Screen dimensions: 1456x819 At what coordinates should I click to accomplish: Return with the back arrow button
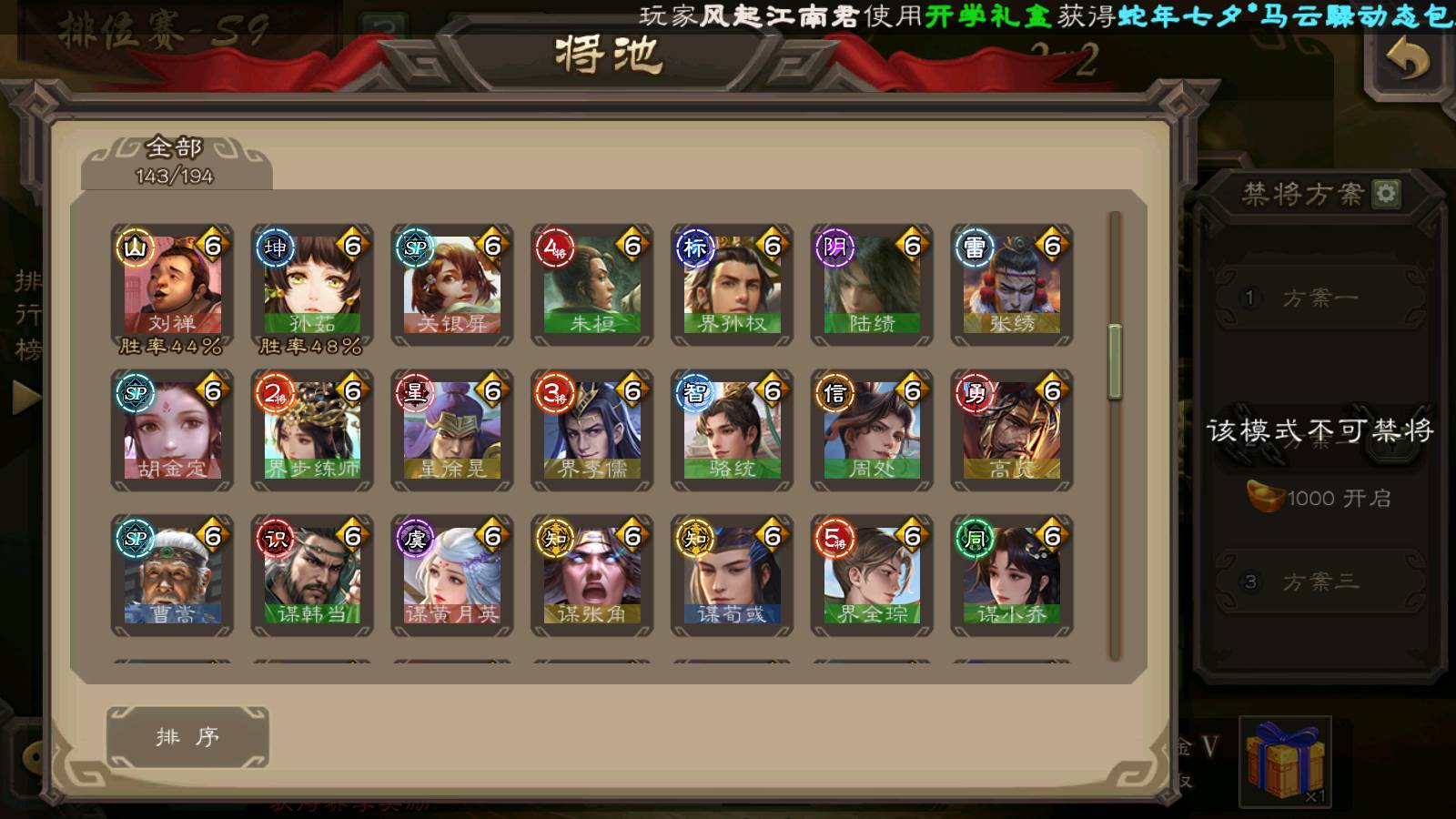[1407, 61]
